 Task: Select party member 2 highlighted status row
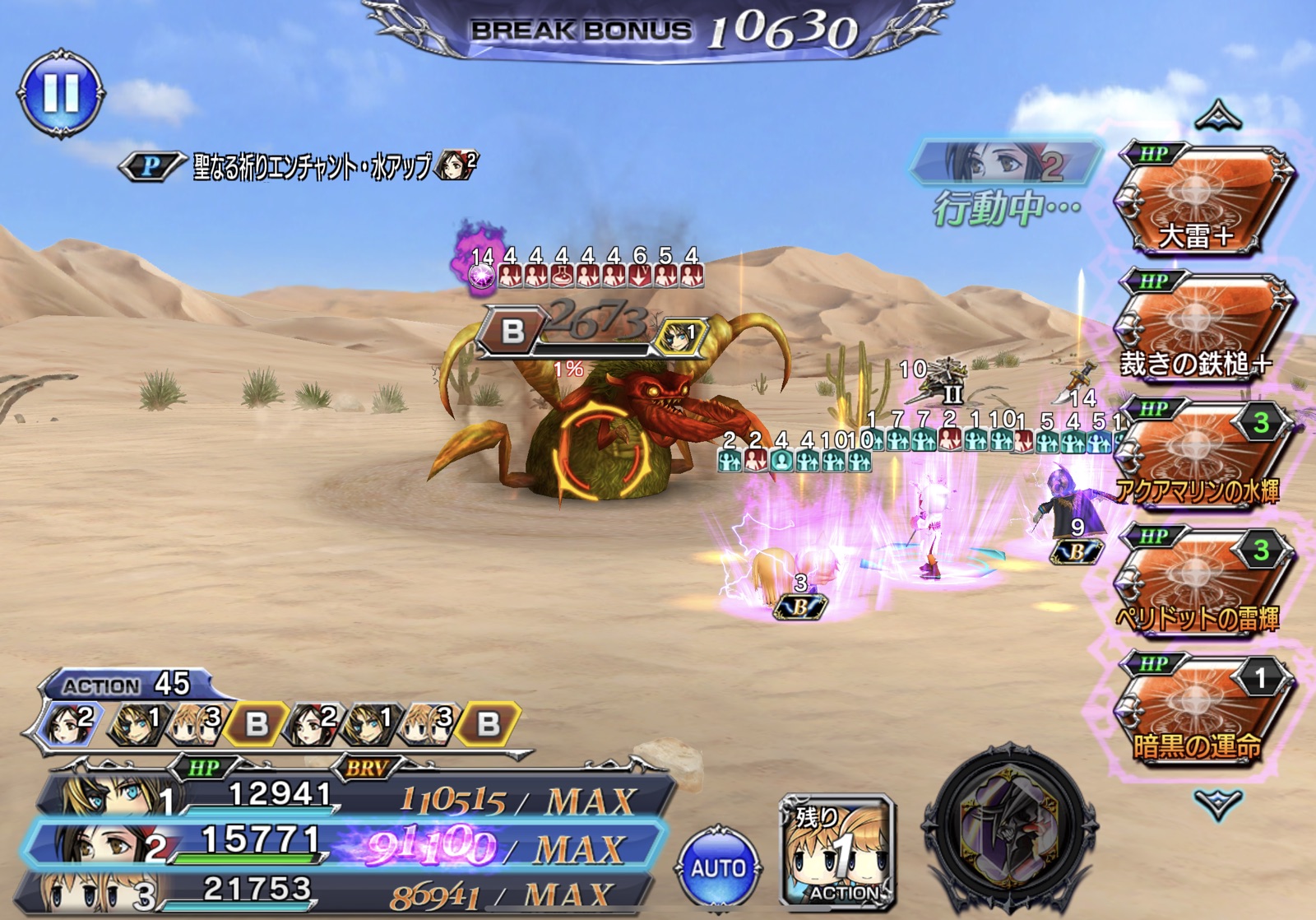pos(345,843)
